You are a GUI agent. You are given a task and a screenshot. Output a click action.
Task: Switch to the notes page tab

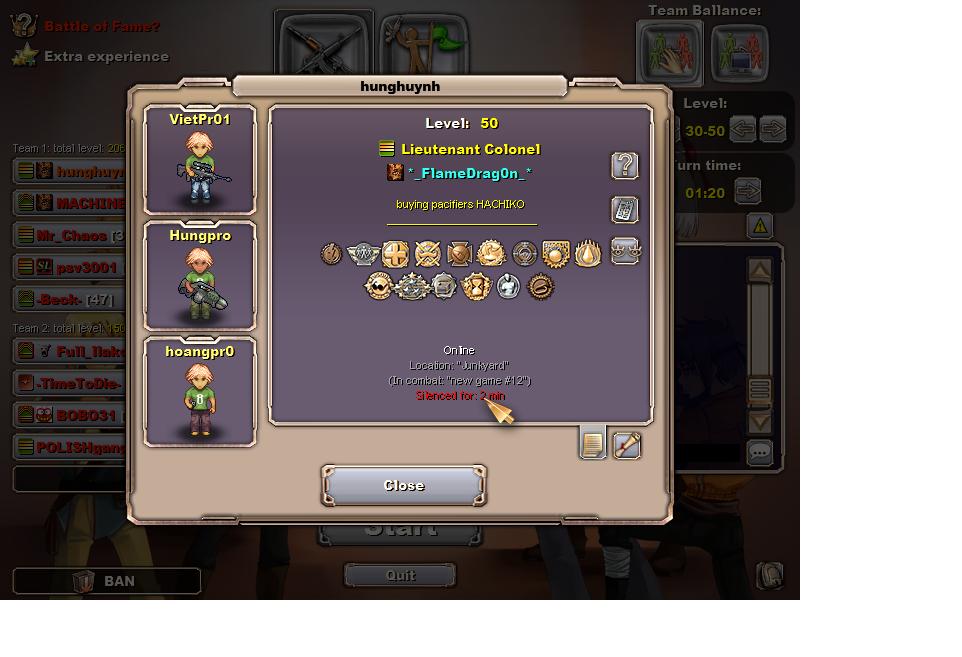[593, 444]
